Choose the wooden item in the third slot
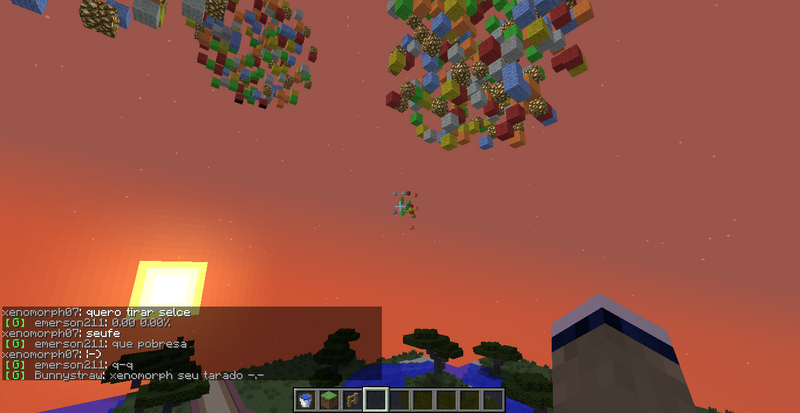800x413 pixels. click(x=352, y=401)
